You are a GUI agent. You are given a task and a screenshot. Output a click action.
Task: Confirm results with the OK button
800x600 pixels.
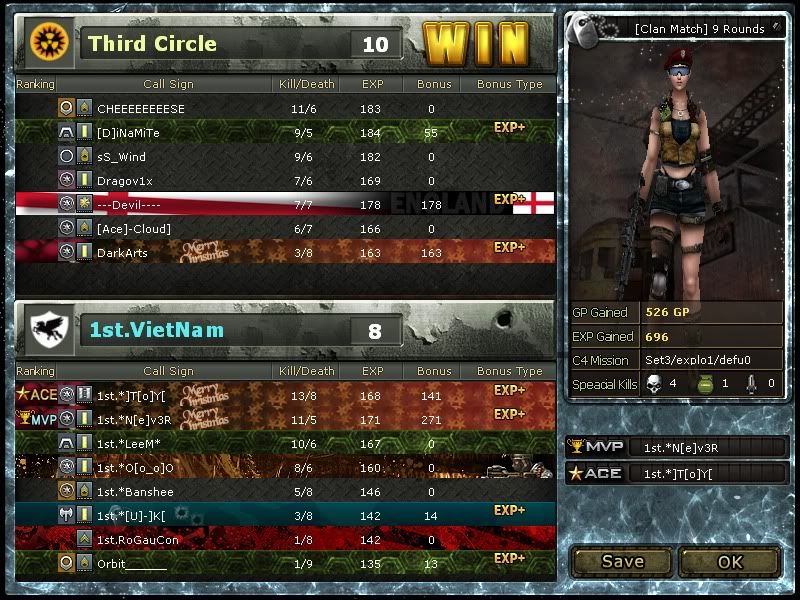730,561
